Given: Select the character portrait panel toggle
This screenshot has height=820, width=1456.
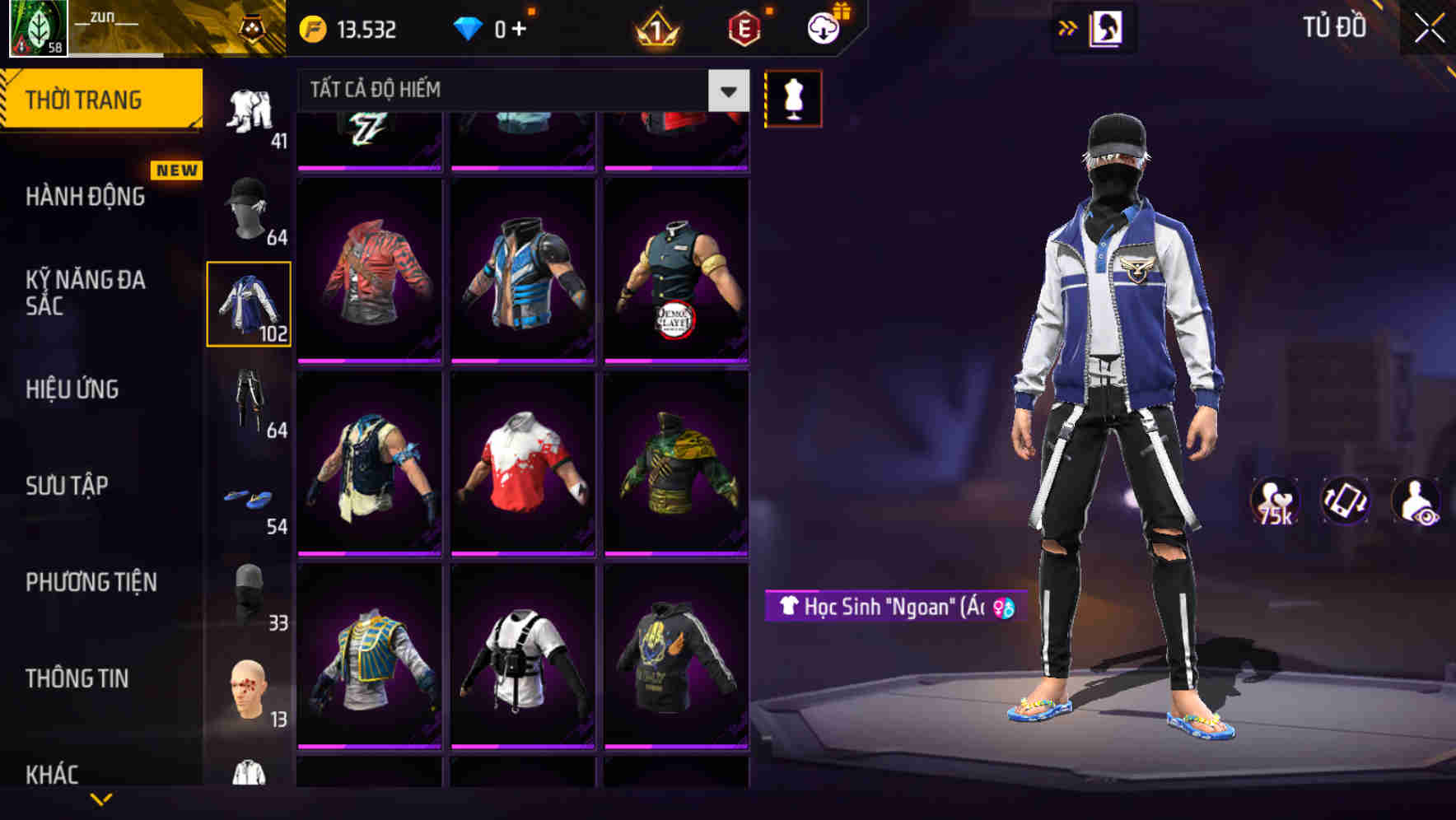Looking at the screenshot, I should click(1108, 27).
